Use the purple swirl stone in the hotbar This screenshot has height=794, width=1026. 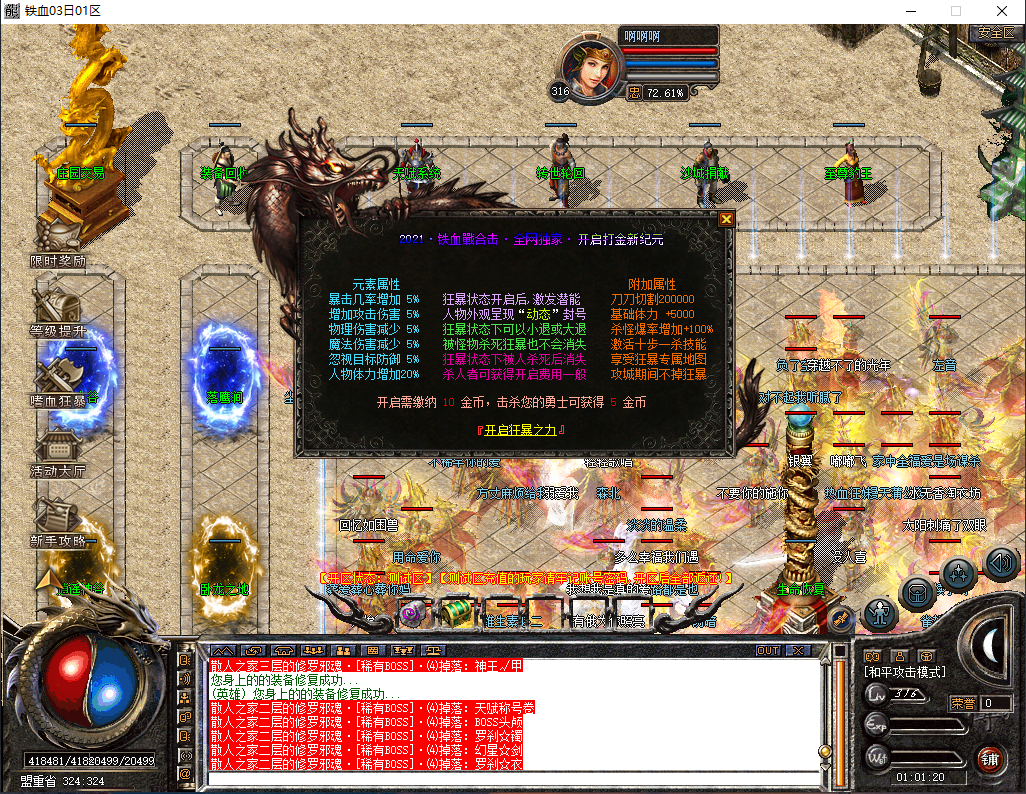click(x=412, y=612)
